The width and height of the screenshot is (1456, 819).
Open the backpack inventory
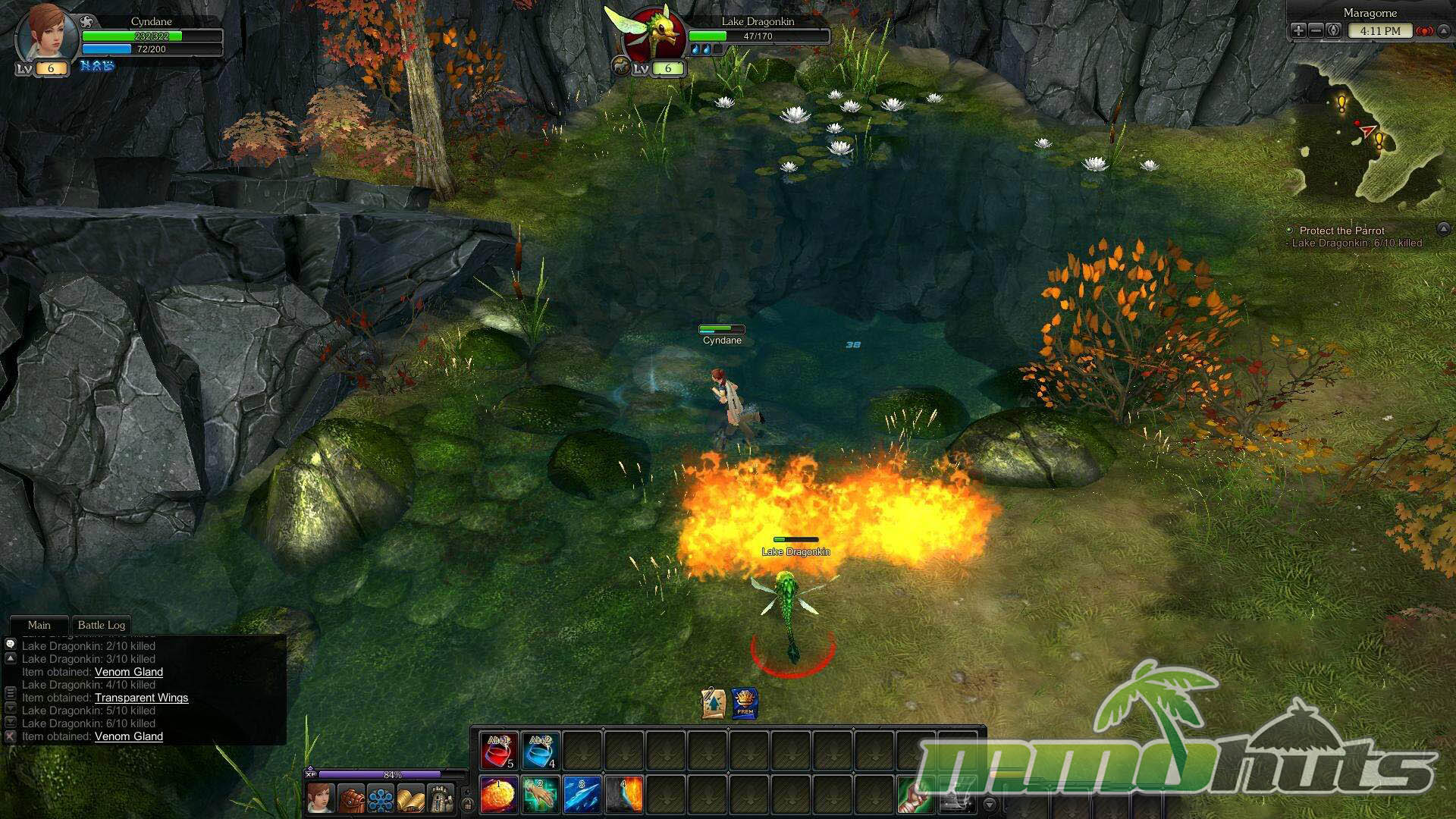point(351,799)
